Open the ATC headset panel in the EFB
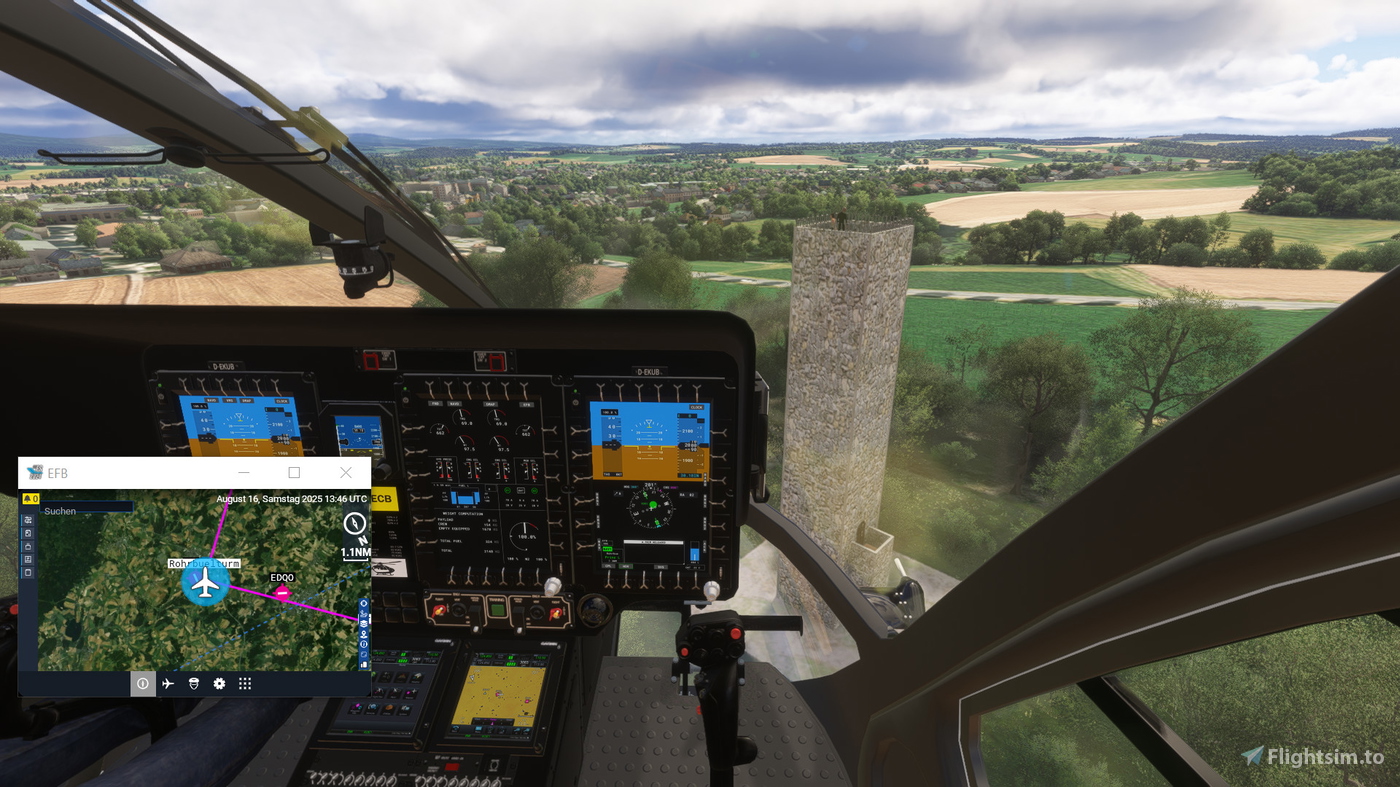The width and height of the screenshot is (1400, 787). [x=193, y=683]
